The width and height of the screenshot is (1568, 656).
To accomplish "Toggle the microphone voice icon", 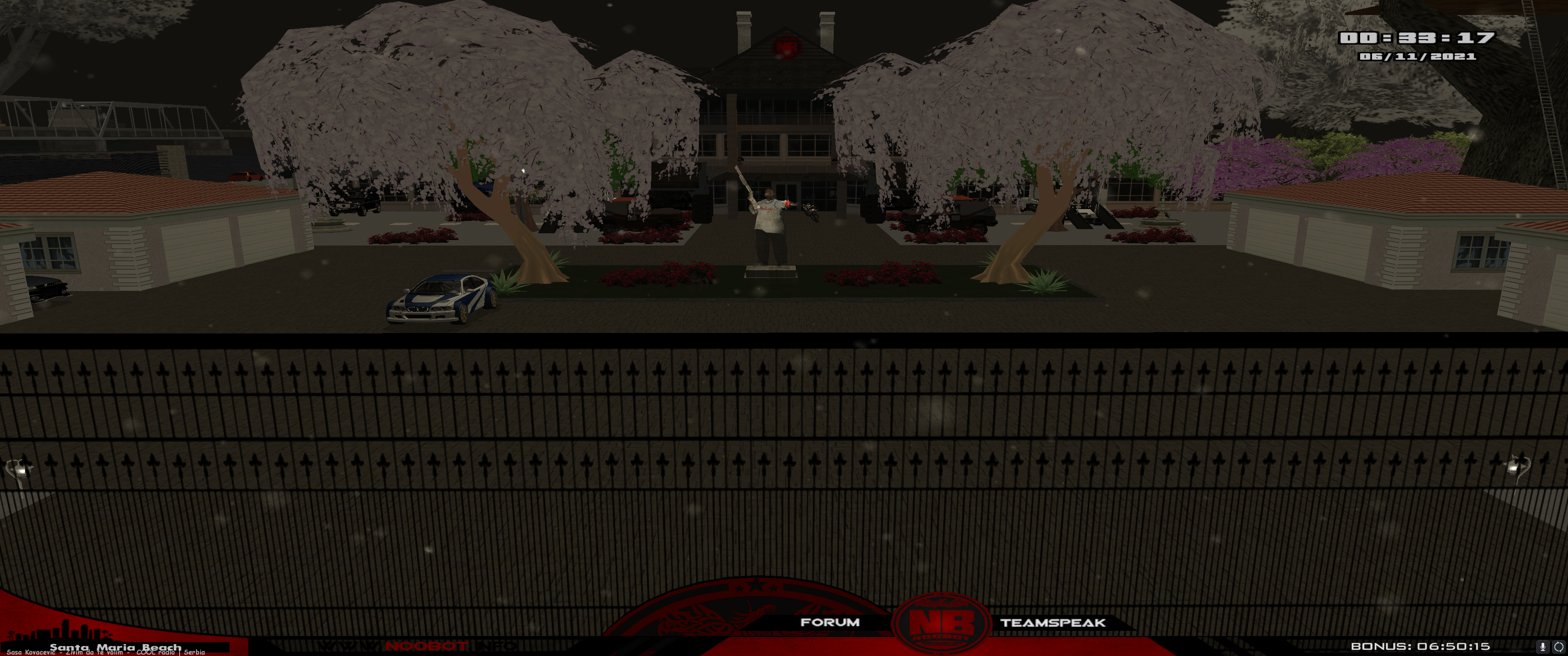I will (x=1542, y=646).
